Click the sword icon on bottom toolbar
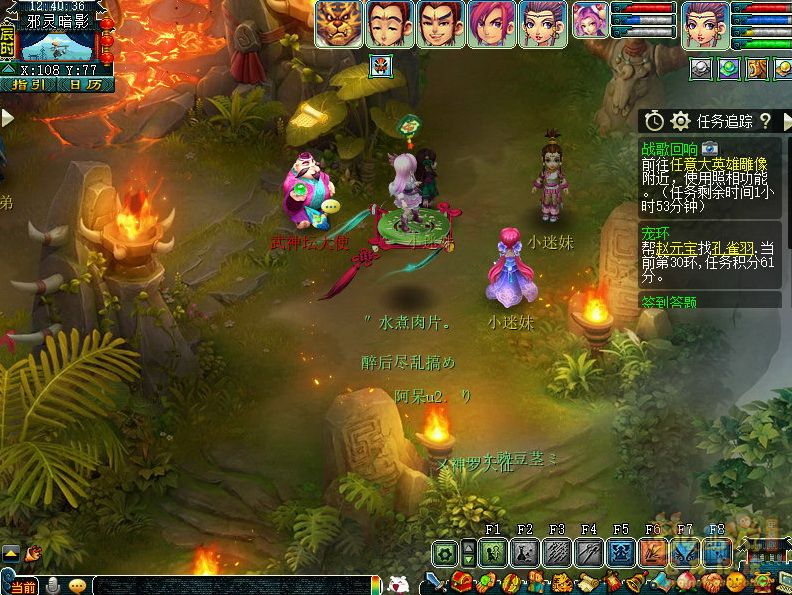Screen dimensions: 792x595 [x=434, y=581]
